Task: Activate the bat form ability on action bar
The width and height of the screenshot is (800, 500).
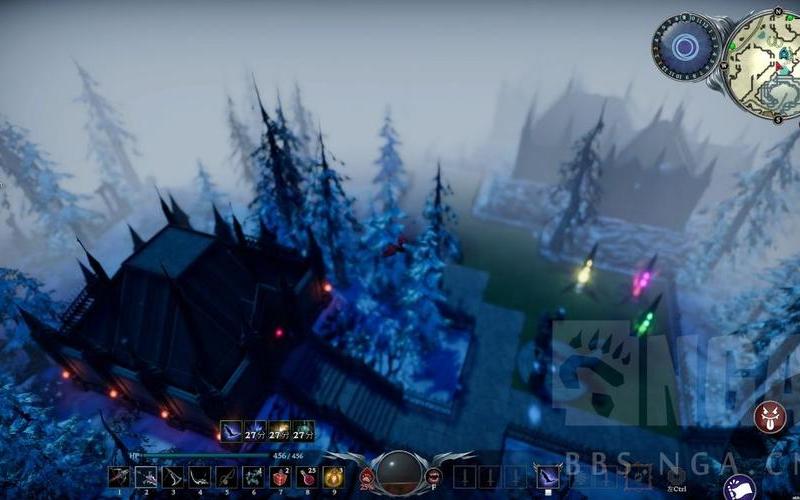Action: click(x=548, y=476)
